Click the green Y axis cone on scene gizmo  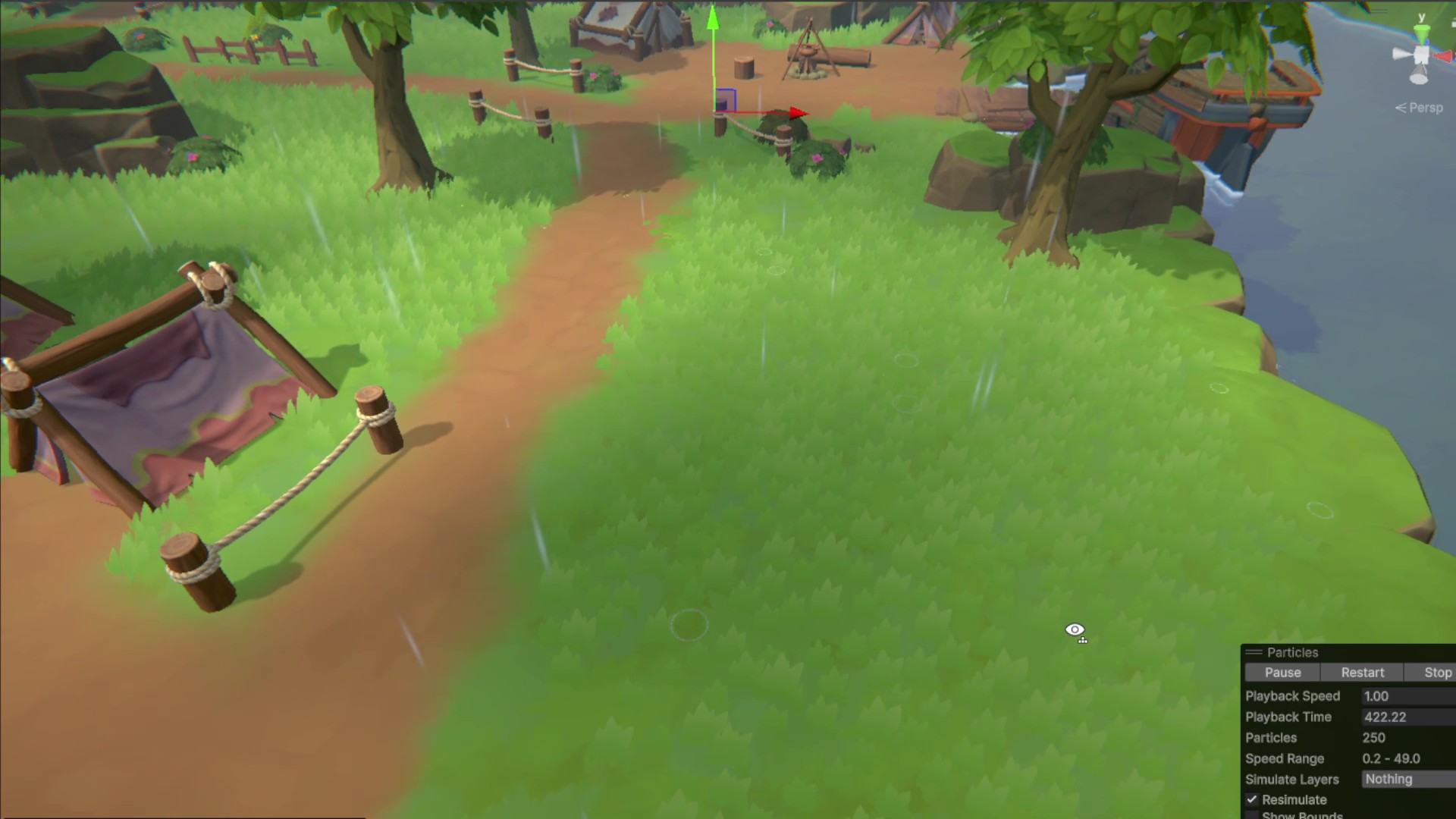coord(1422,33)
